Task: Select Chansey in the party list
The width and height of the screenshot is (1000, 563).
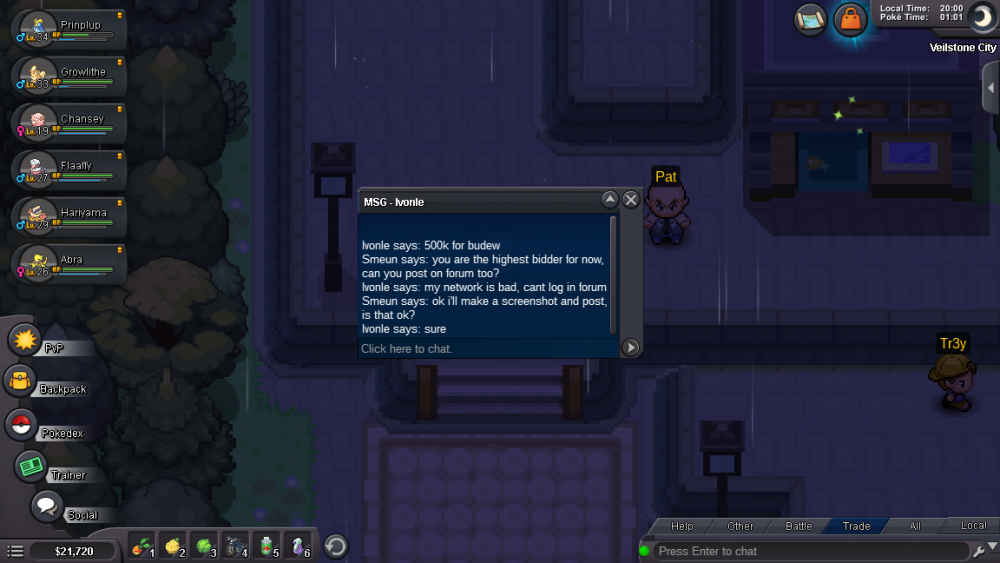Action: tap(68, 124)
